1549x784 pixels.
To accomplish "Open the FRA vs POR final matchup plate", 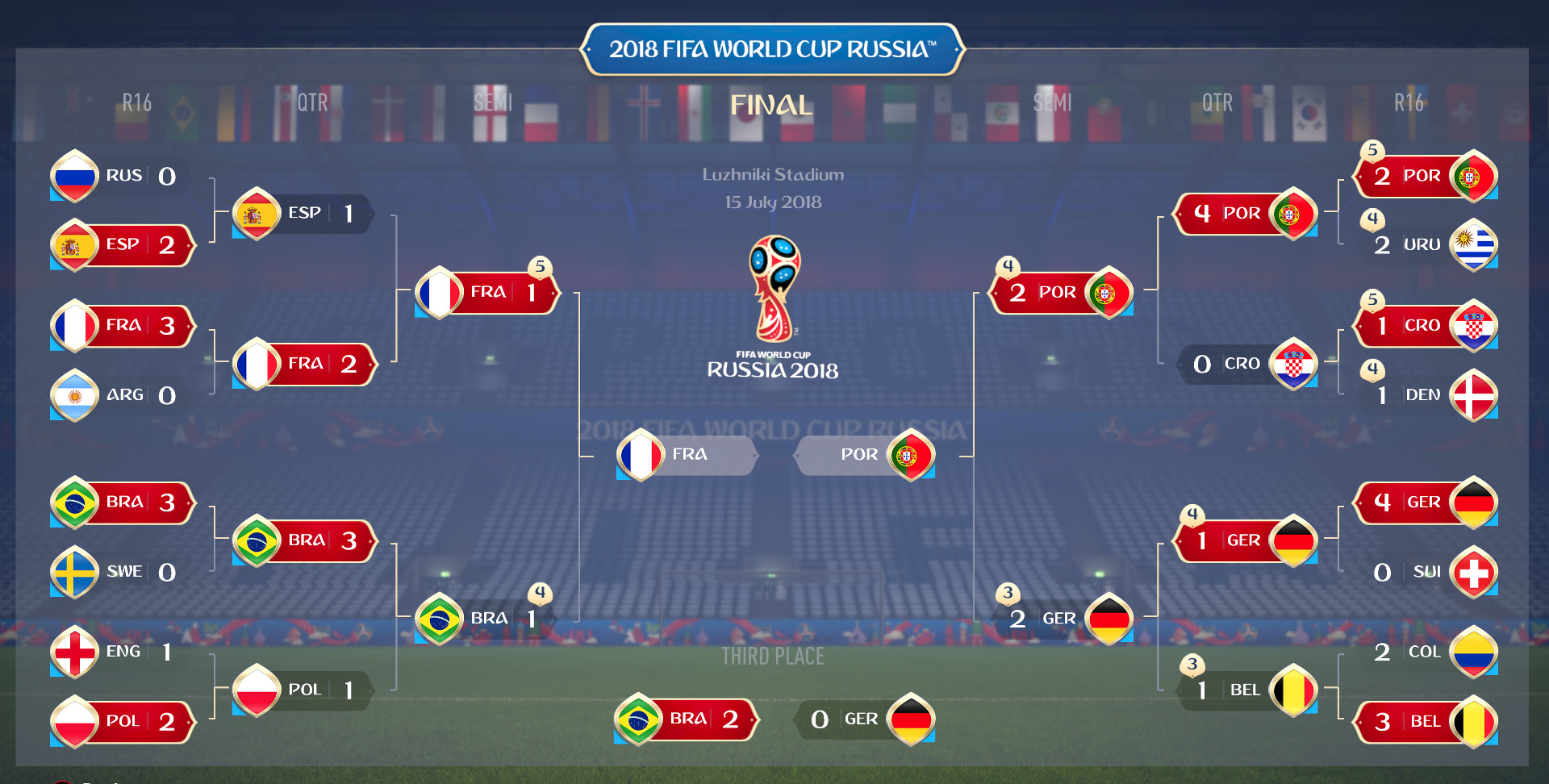I will pos(774,455).
